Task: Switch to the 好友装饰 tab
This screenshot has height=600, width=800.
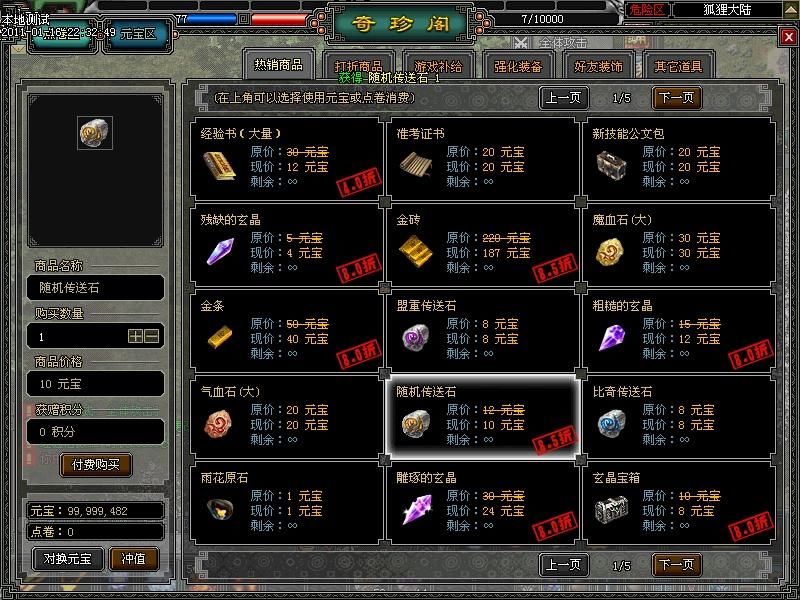Action: (x=598, y=68)
